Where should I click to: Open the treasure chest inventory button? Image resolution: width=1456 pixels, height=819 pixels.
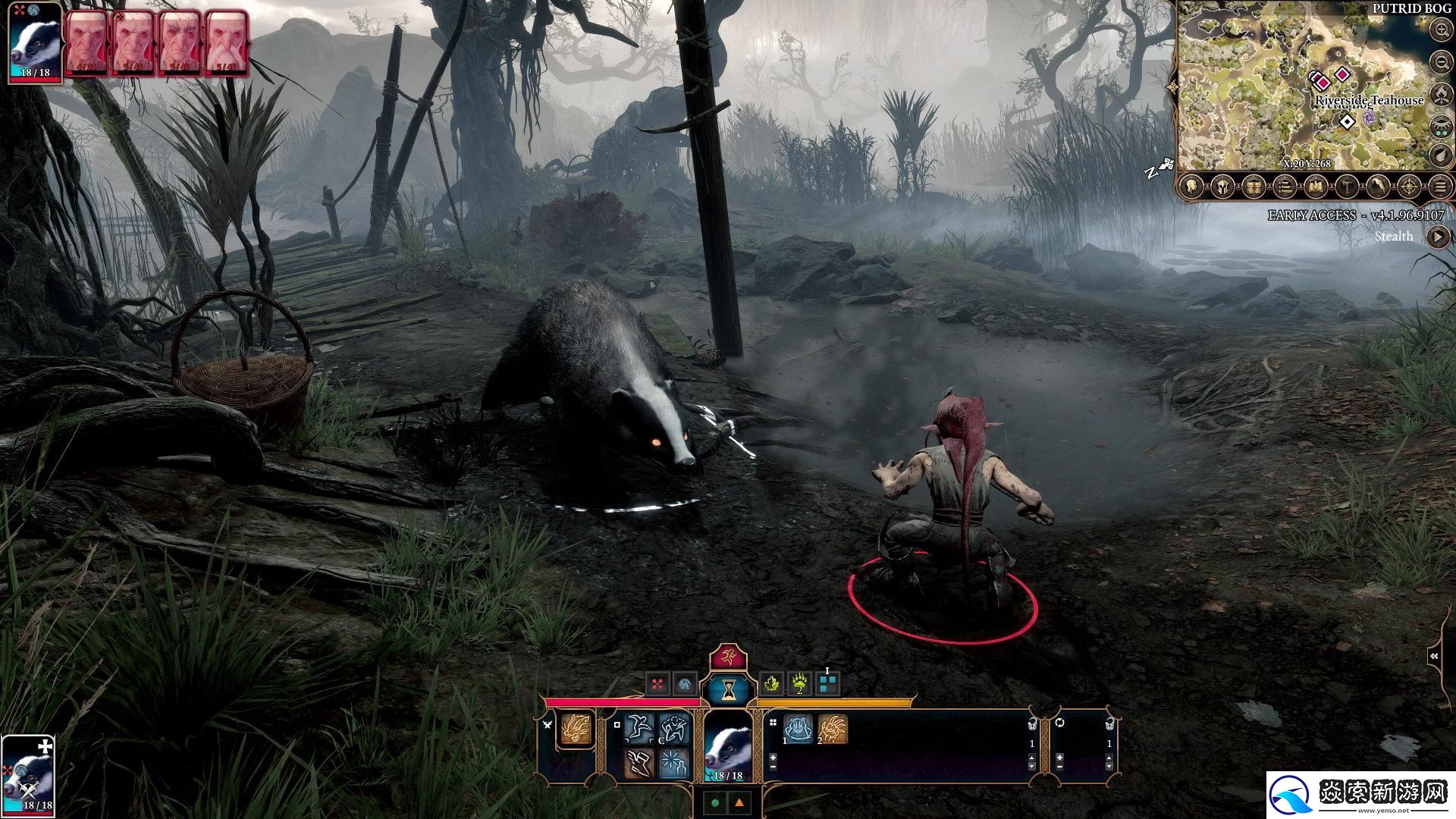[1254, 186]
